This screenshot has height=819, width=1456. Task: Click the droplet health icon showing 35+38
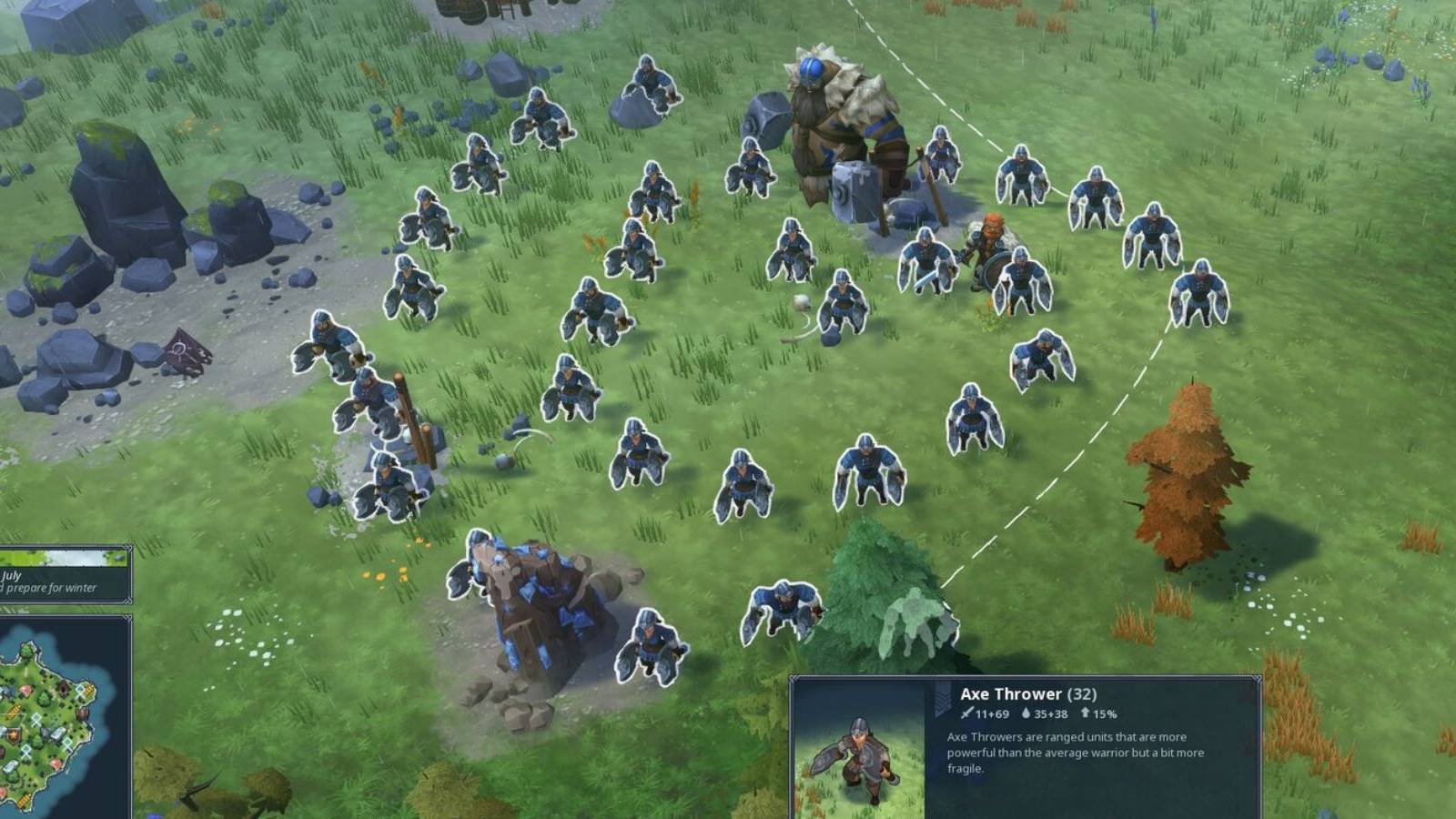point(1026,714)
